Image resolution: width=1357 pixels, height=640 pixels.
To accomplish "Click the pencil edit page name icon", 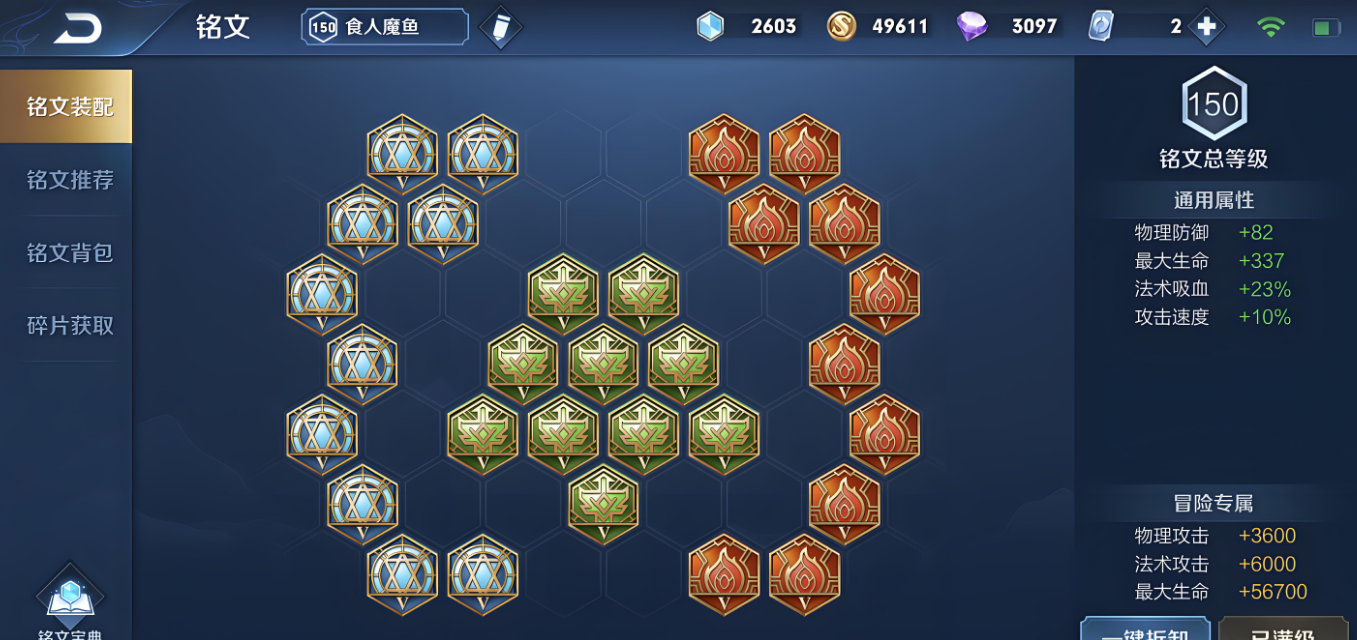I will click(500, 28).
